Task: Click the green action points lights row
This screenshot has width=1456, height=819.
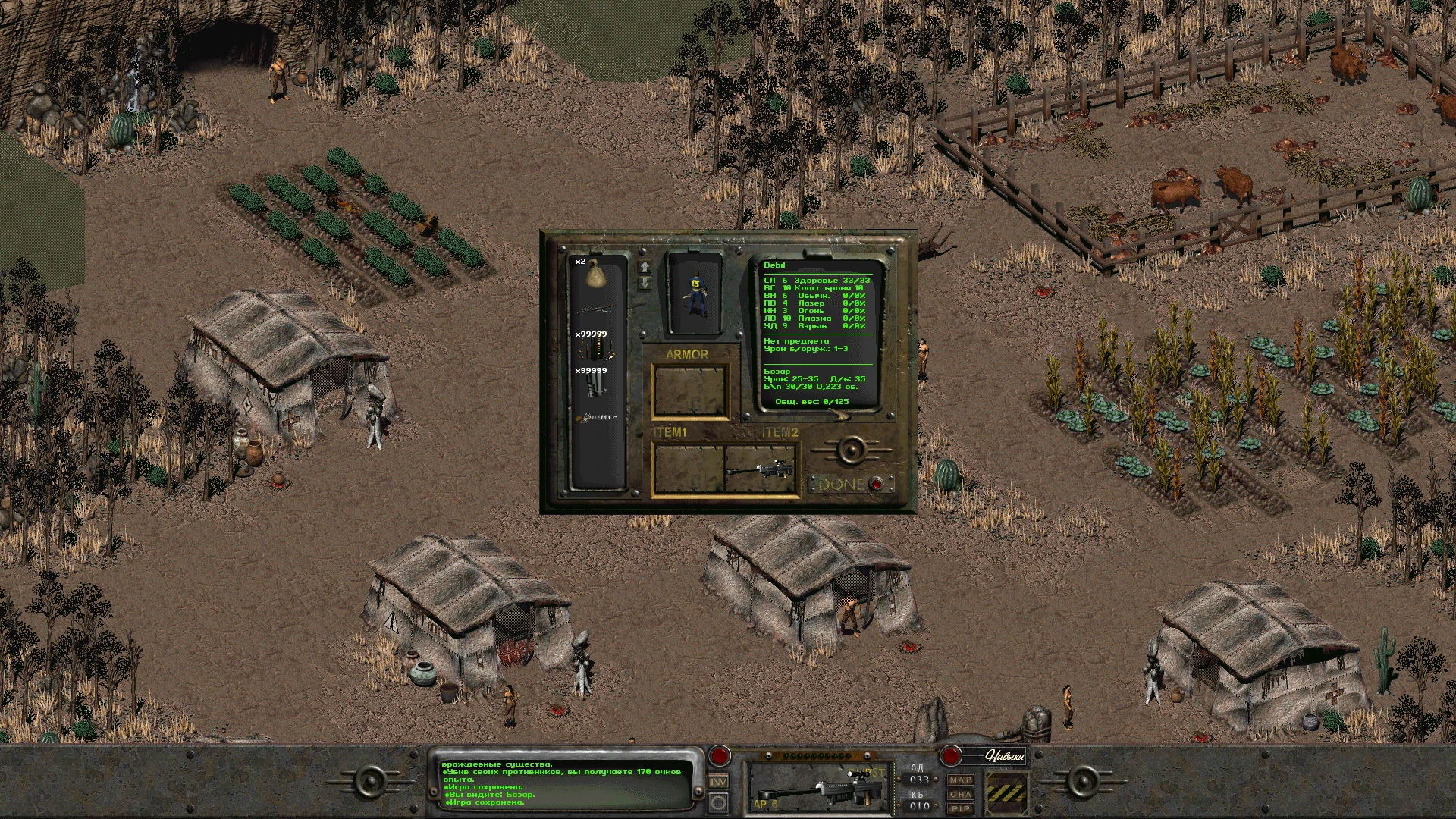Action: (x=817, y=755)
